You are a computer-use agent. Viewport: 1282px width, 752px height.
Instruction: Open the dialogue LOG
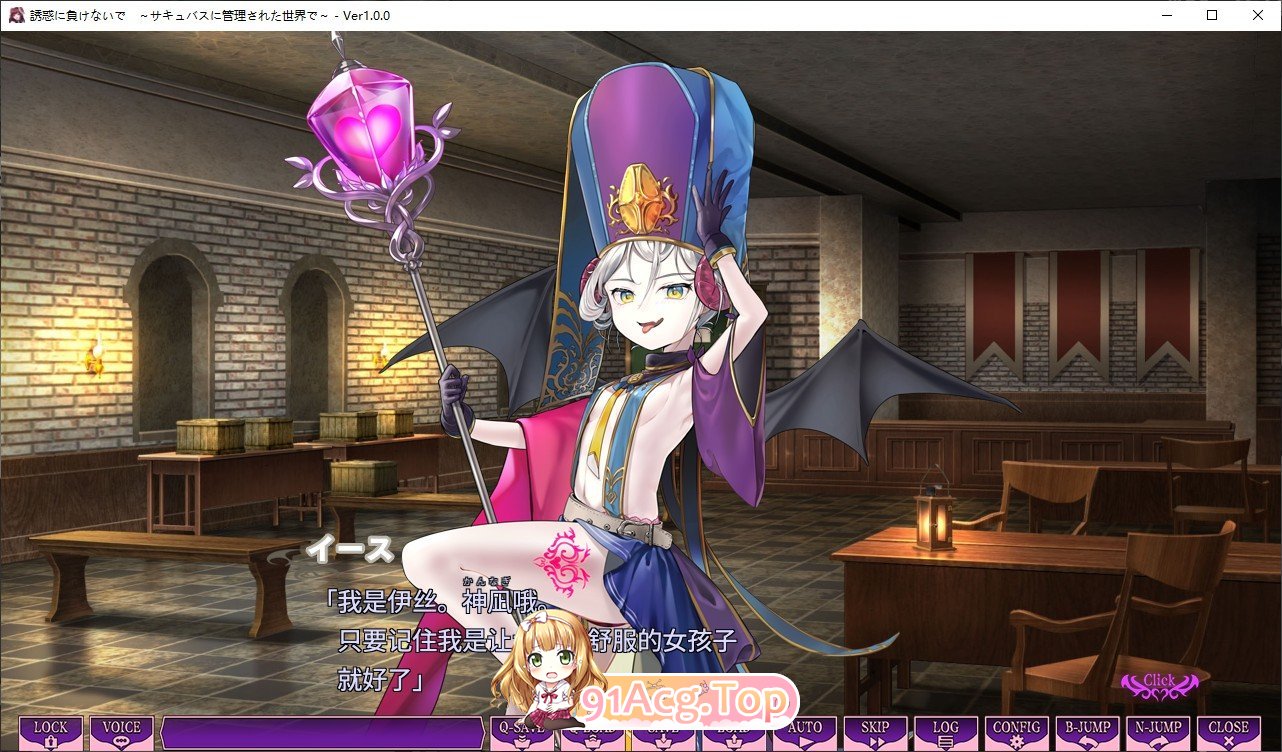(945, 733)
